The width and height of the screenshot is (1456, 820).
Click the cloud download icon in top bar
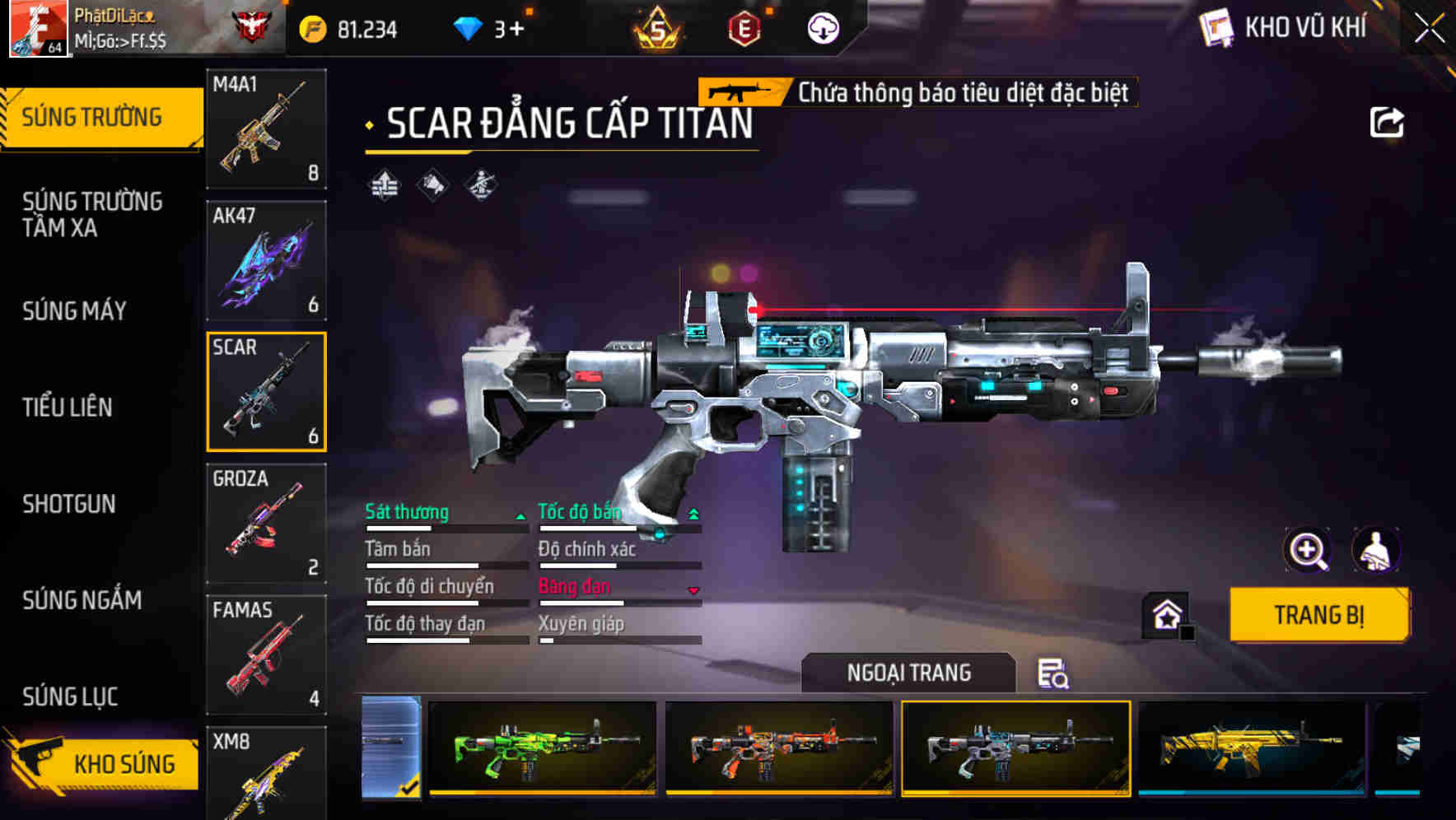pos(821,27)
